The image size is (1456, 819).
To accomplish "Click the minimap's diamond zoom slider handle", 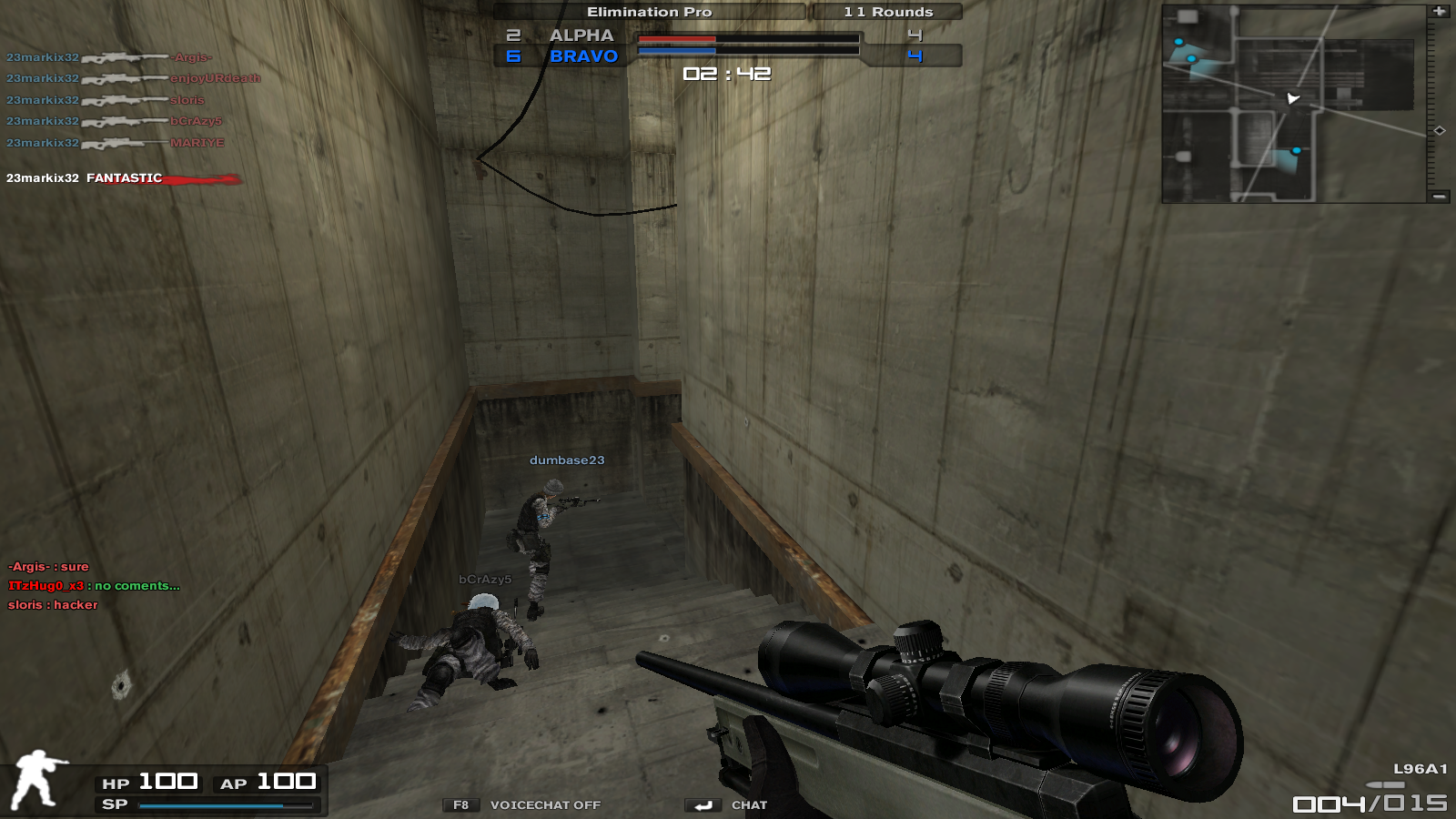I will coord(1440,131).
